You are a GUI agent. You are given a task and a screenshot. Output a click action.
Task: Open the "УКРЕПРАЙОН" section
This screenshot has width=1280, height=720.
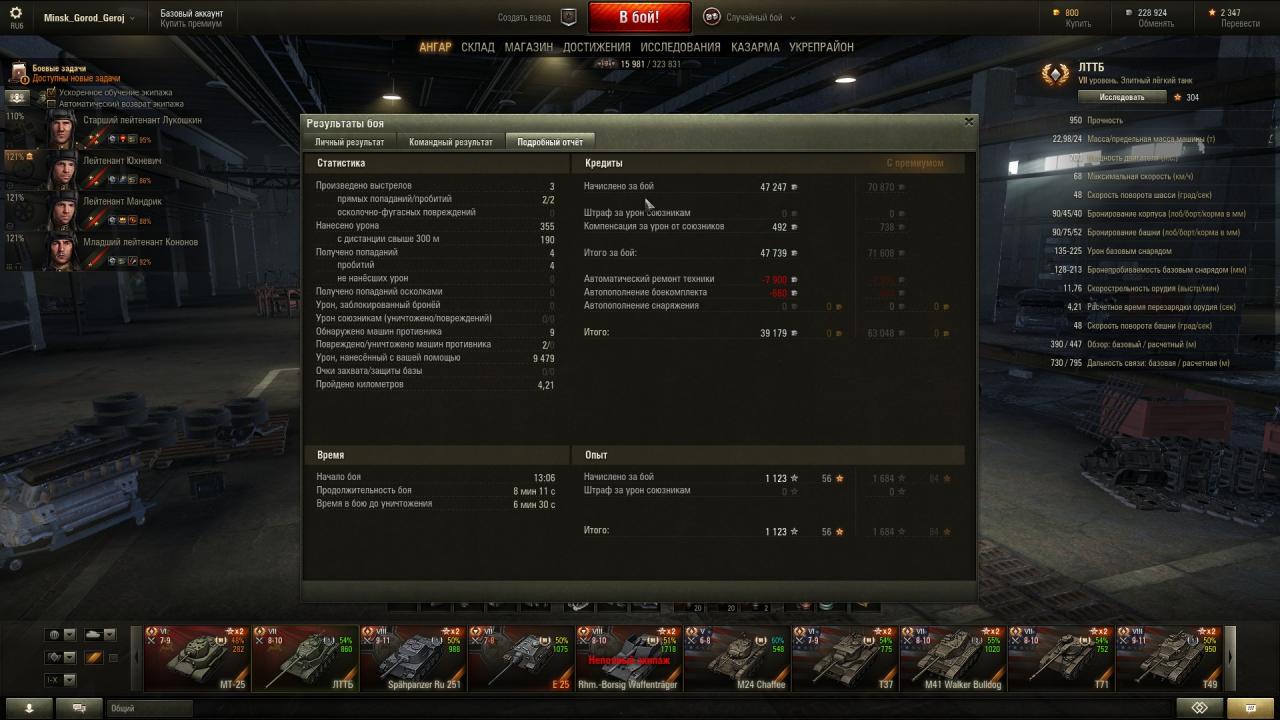click(821, 47)
